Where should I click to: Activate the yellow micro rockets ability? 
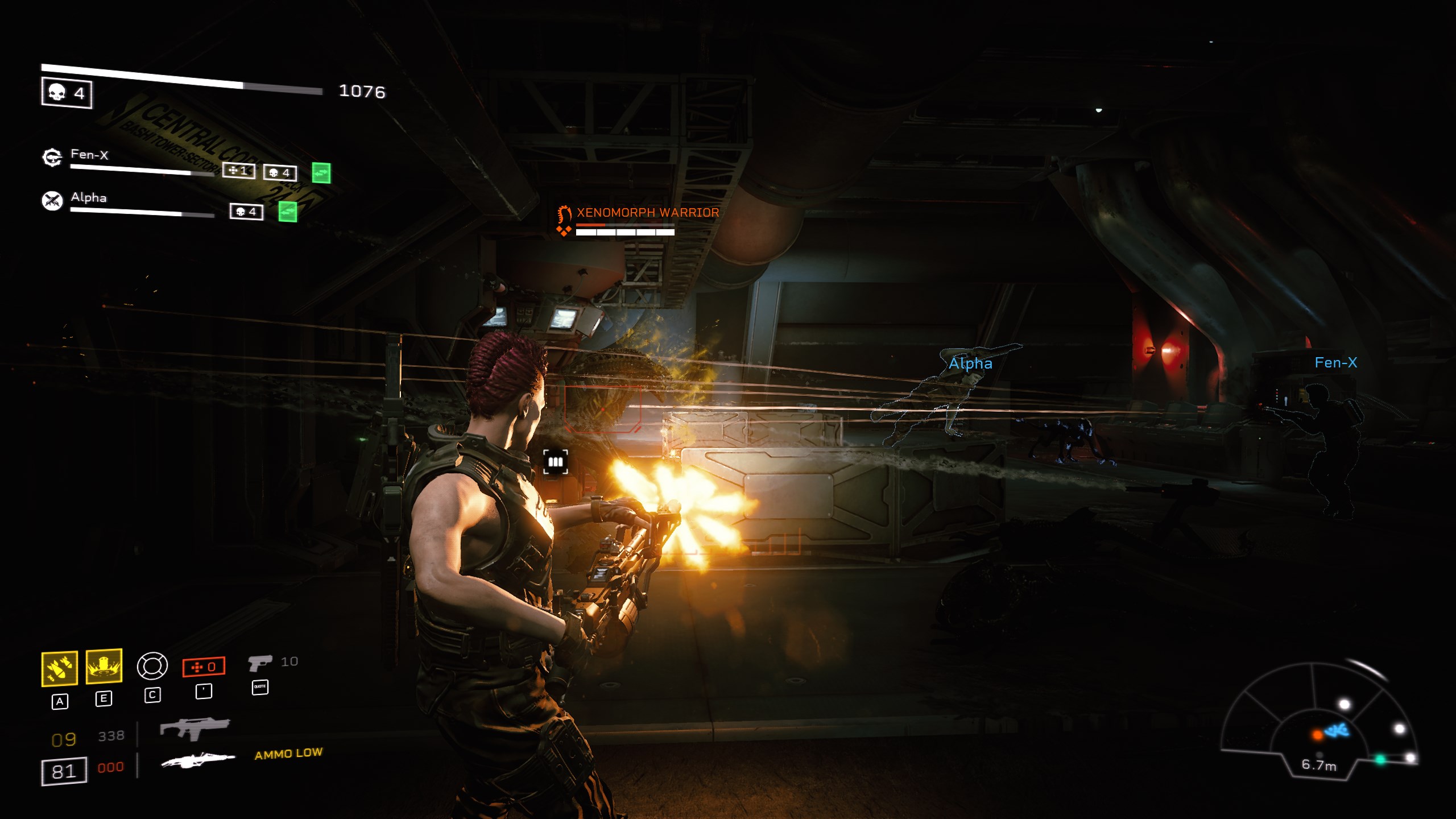(x=60, y=668)
